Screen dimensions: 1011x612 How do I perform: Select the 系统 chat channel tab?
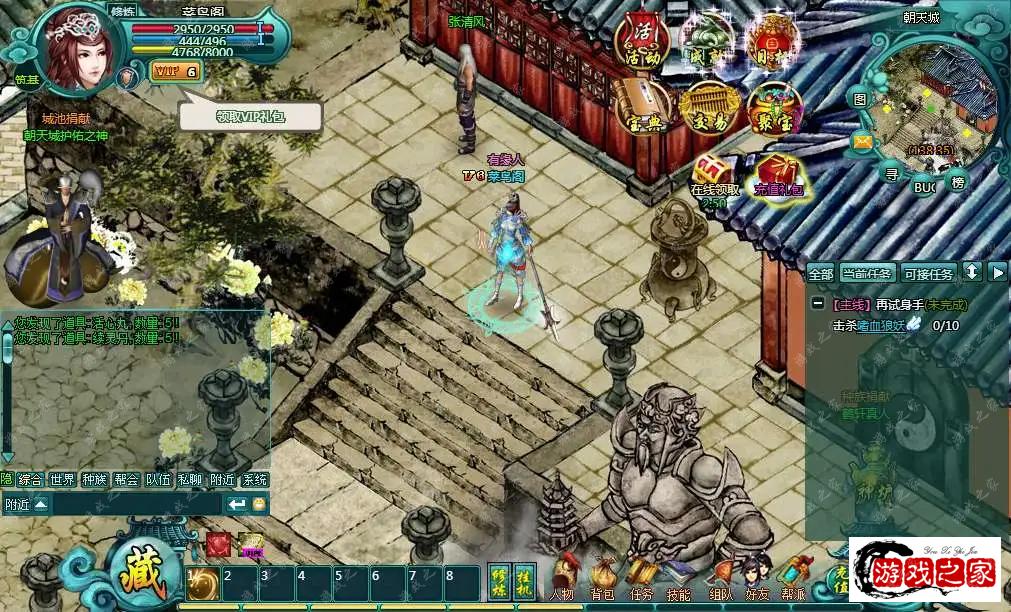[255, 479]
